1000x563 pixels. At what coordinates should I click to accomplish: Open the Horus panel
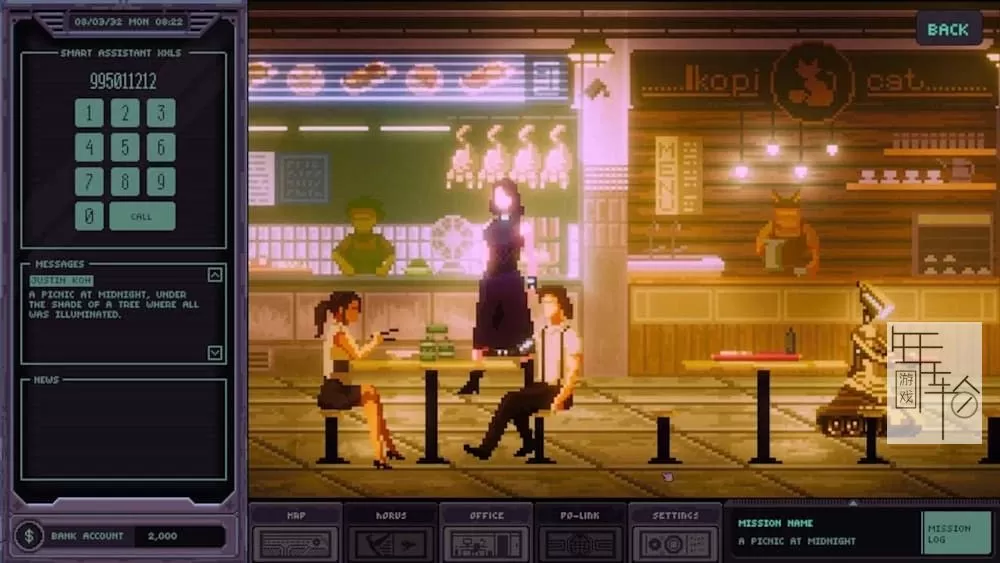click(x=391, y=532)
